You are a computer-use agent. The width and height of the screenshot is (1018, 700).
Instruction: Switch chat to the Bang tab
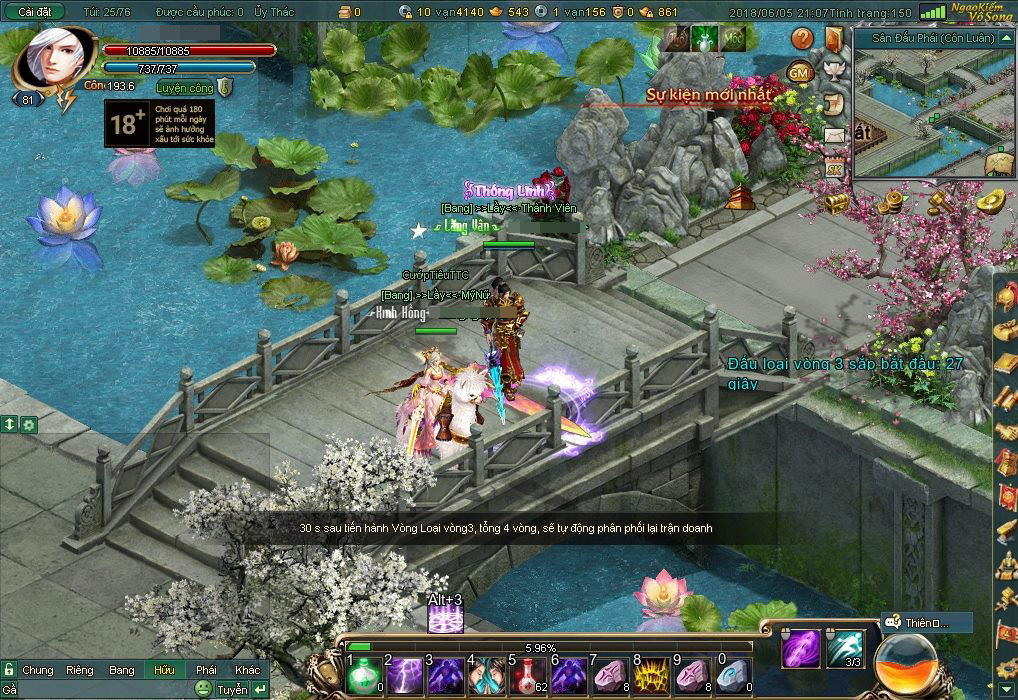[x=122, y=670]
